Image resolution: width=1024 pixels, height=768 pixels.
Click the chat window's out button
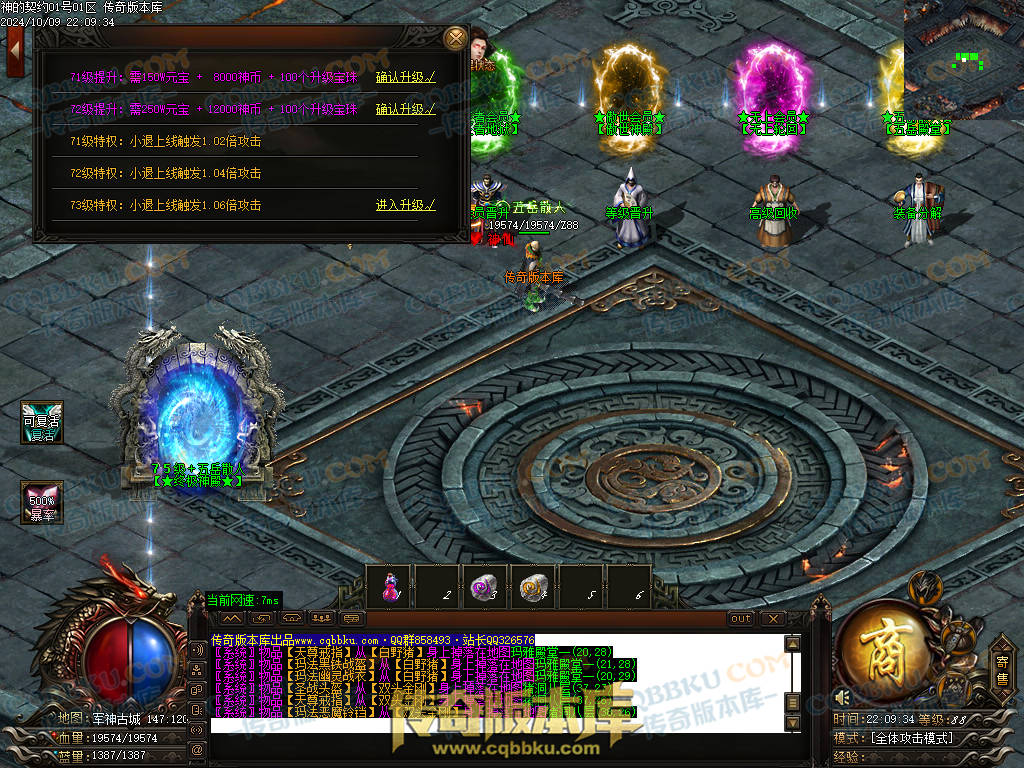[741, 619]
